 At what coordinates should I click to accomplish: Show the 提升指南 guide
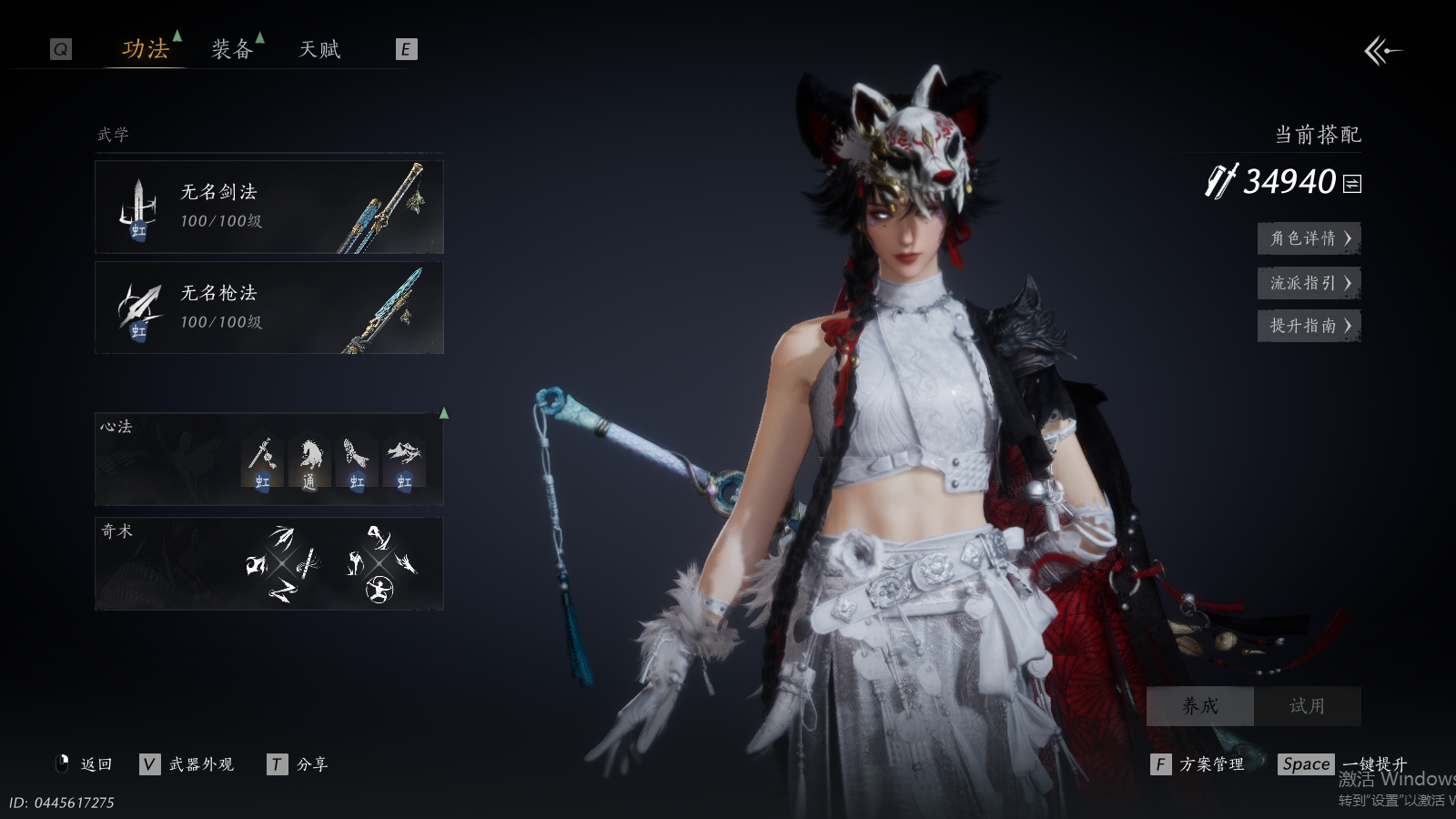(x=1309, y=326)
